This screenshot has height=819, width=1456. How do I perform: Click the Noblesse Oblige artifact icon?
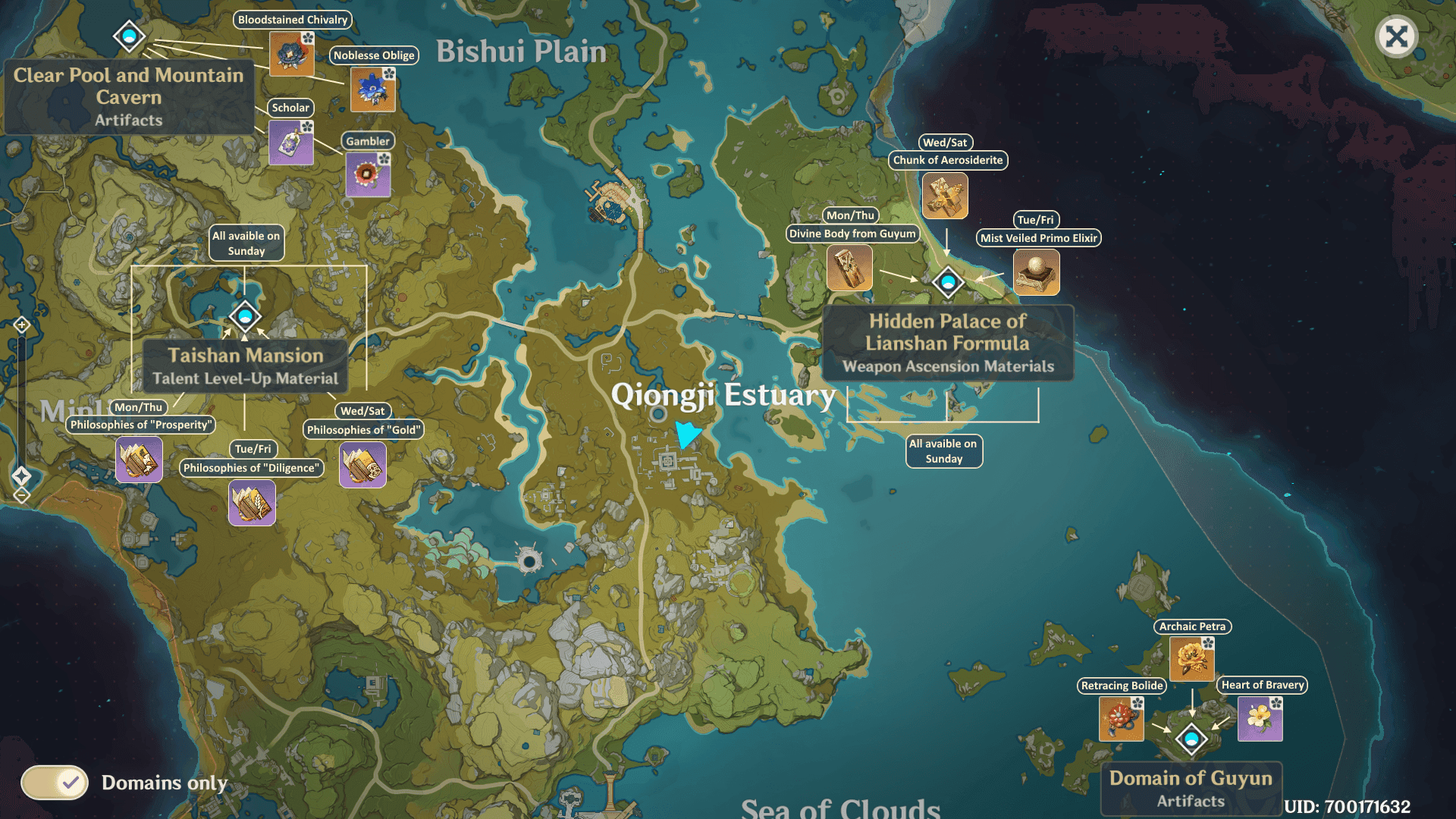(373, 89)
